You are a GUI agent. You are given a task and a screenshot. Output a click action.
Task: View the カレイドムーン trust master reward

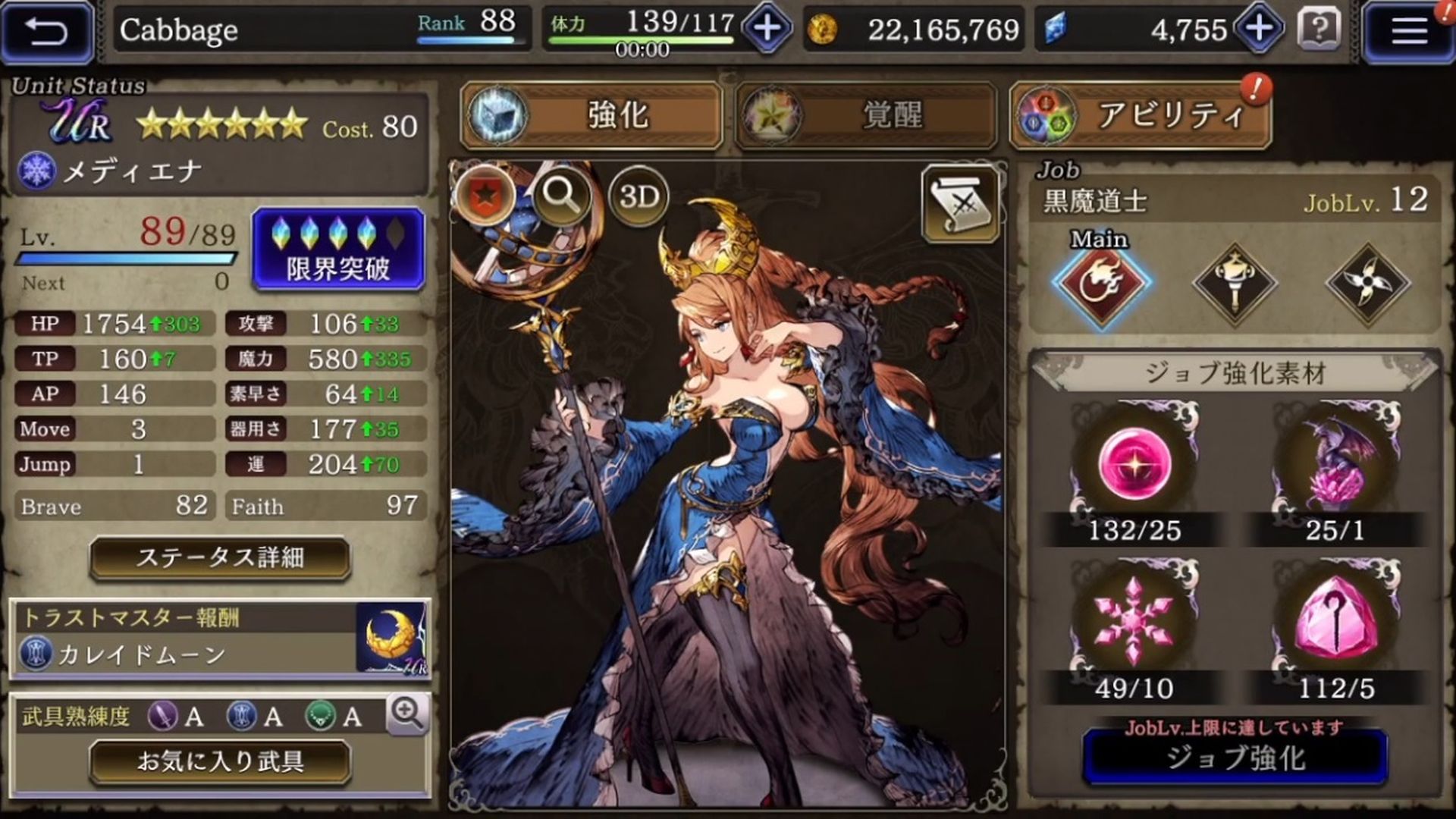click(220, 638)
